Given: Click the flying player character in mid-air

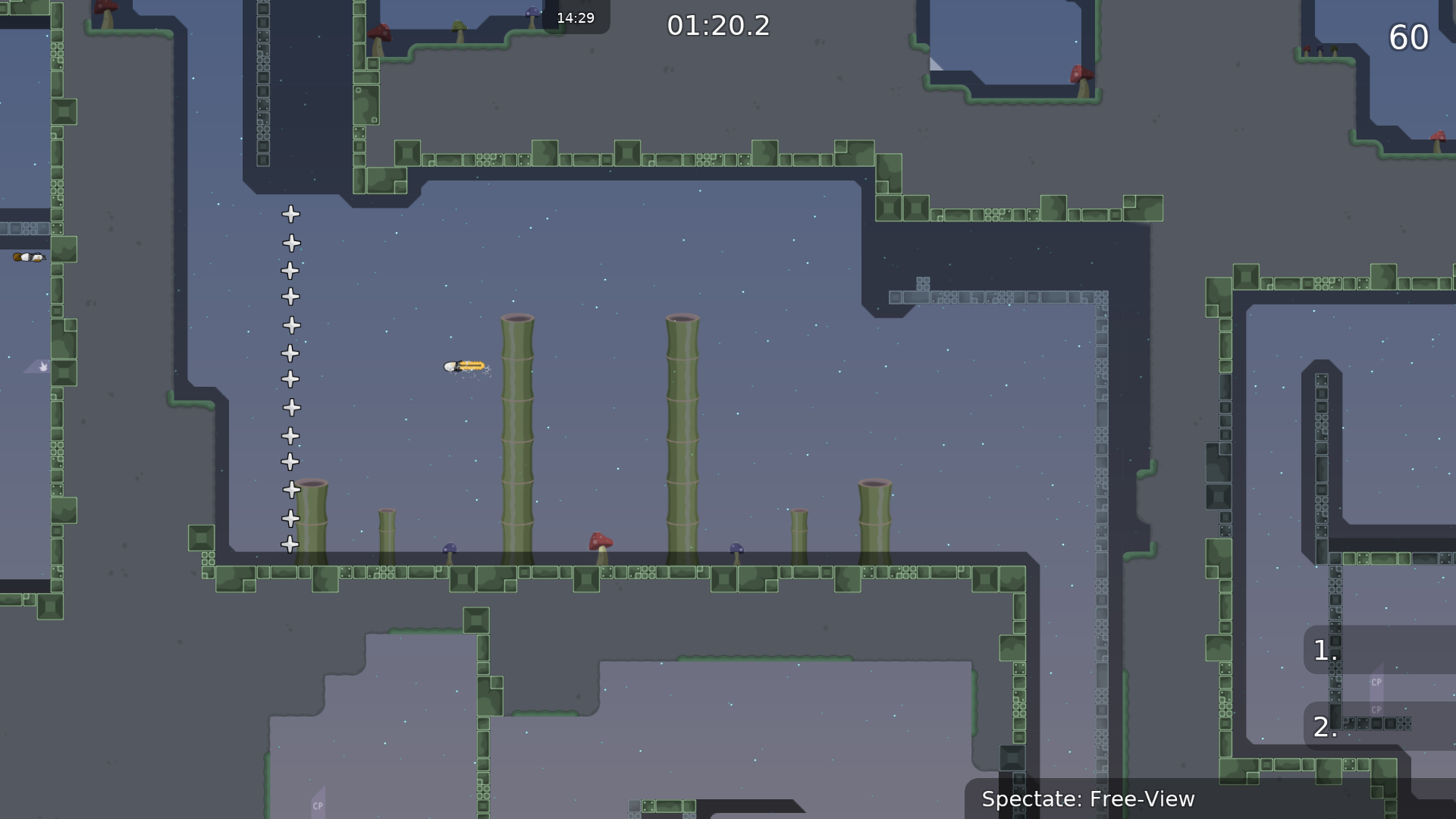Looking at the screenshot, I should click(464, 366).
